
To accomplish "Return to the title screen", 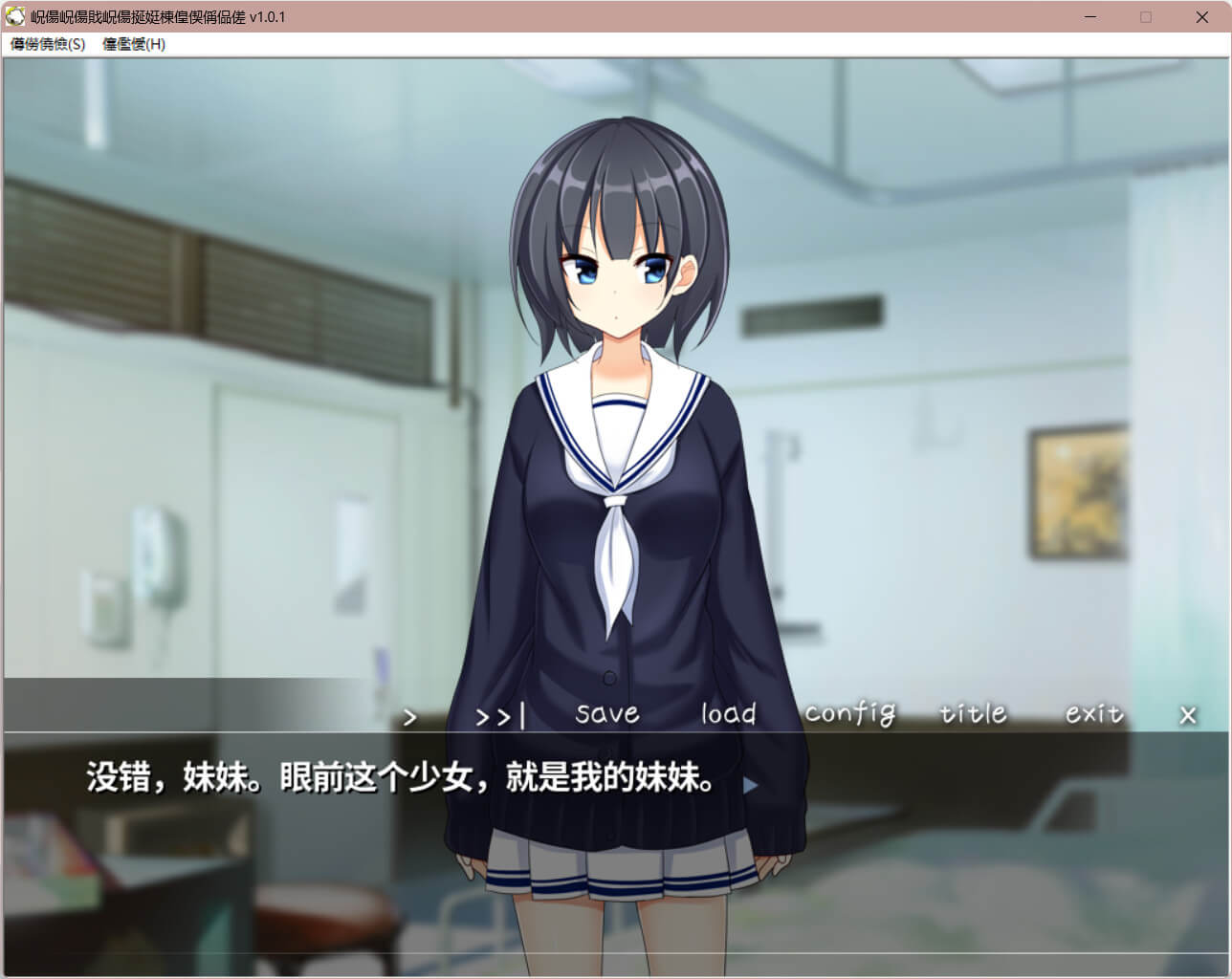I will tap(973, 714).
